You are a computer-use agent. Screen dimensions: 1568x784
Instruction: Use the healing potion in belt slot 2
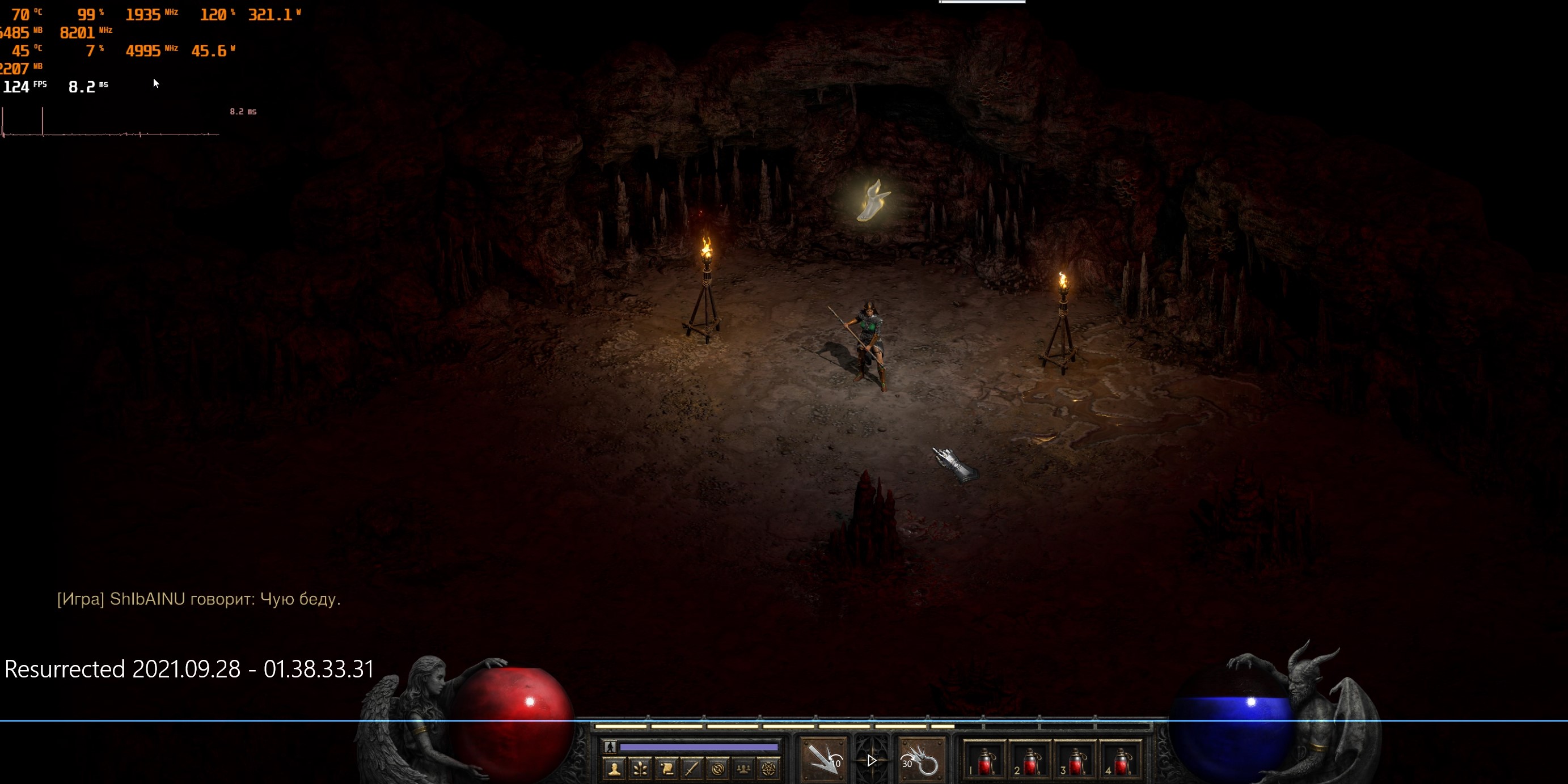coord(1029,761)
